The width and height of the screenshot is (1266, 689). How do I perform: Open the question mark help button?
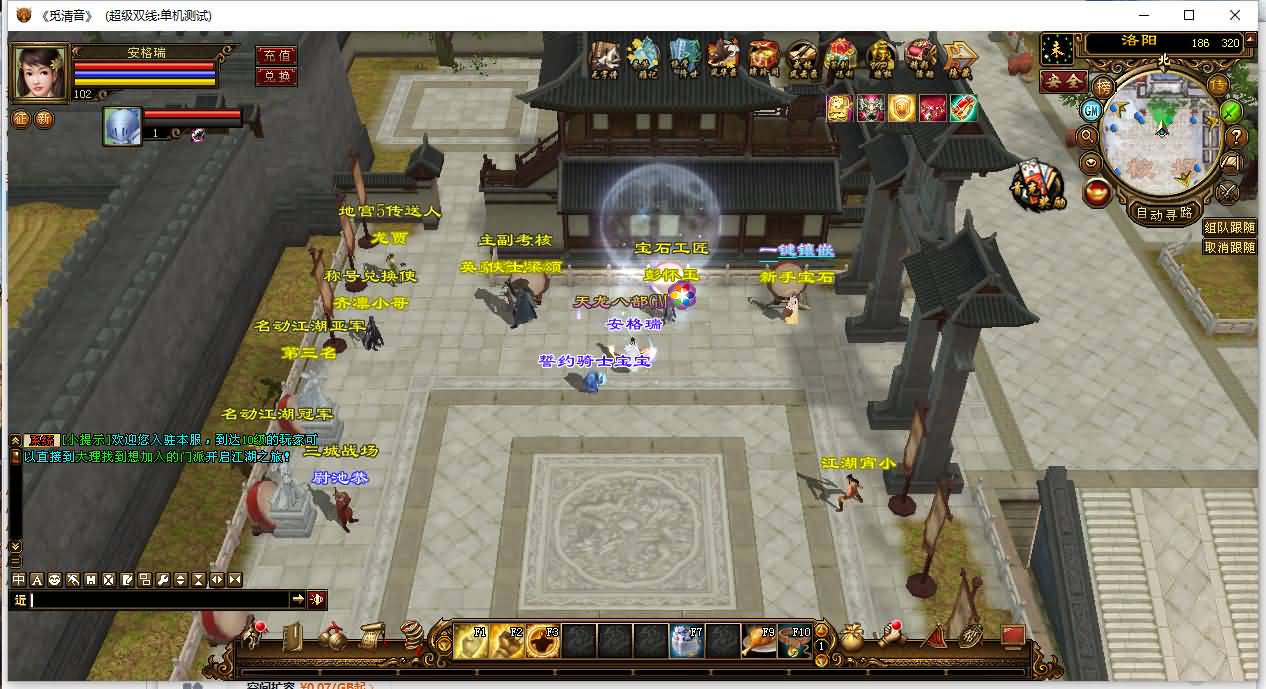point(1236,137)
